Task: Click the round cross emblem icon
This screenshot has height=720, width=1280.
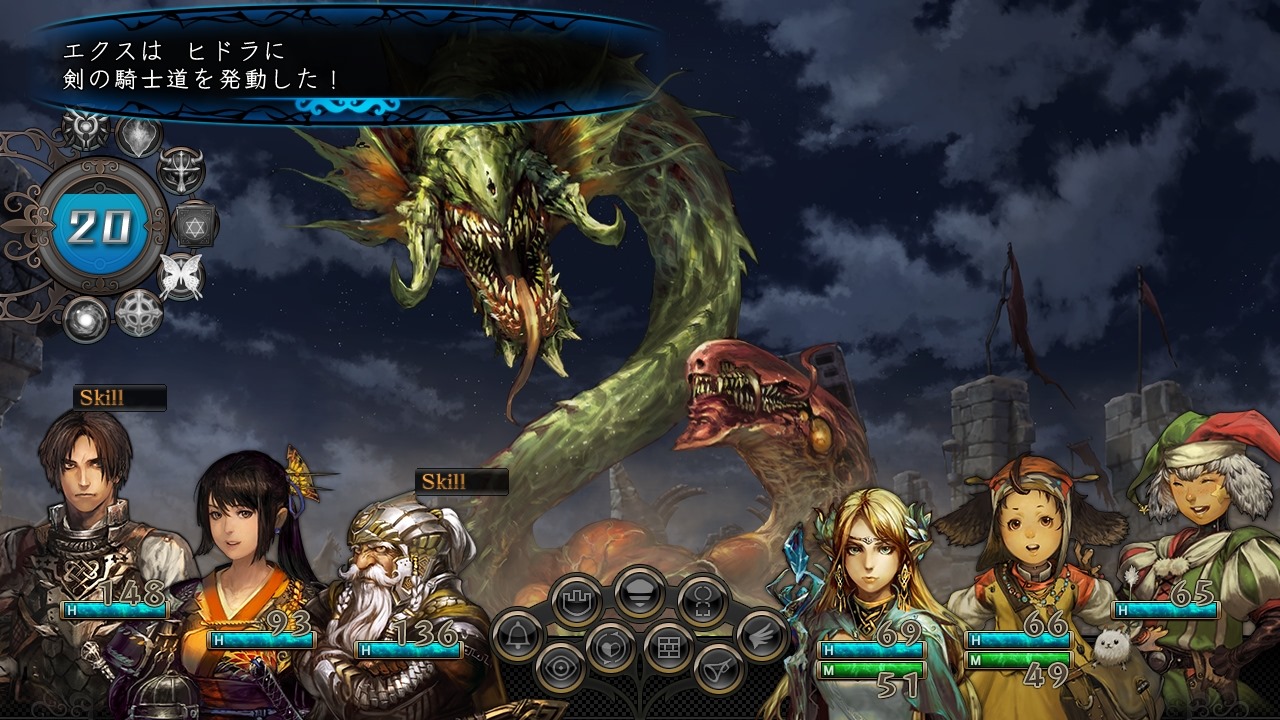Action: click(139, 313)
